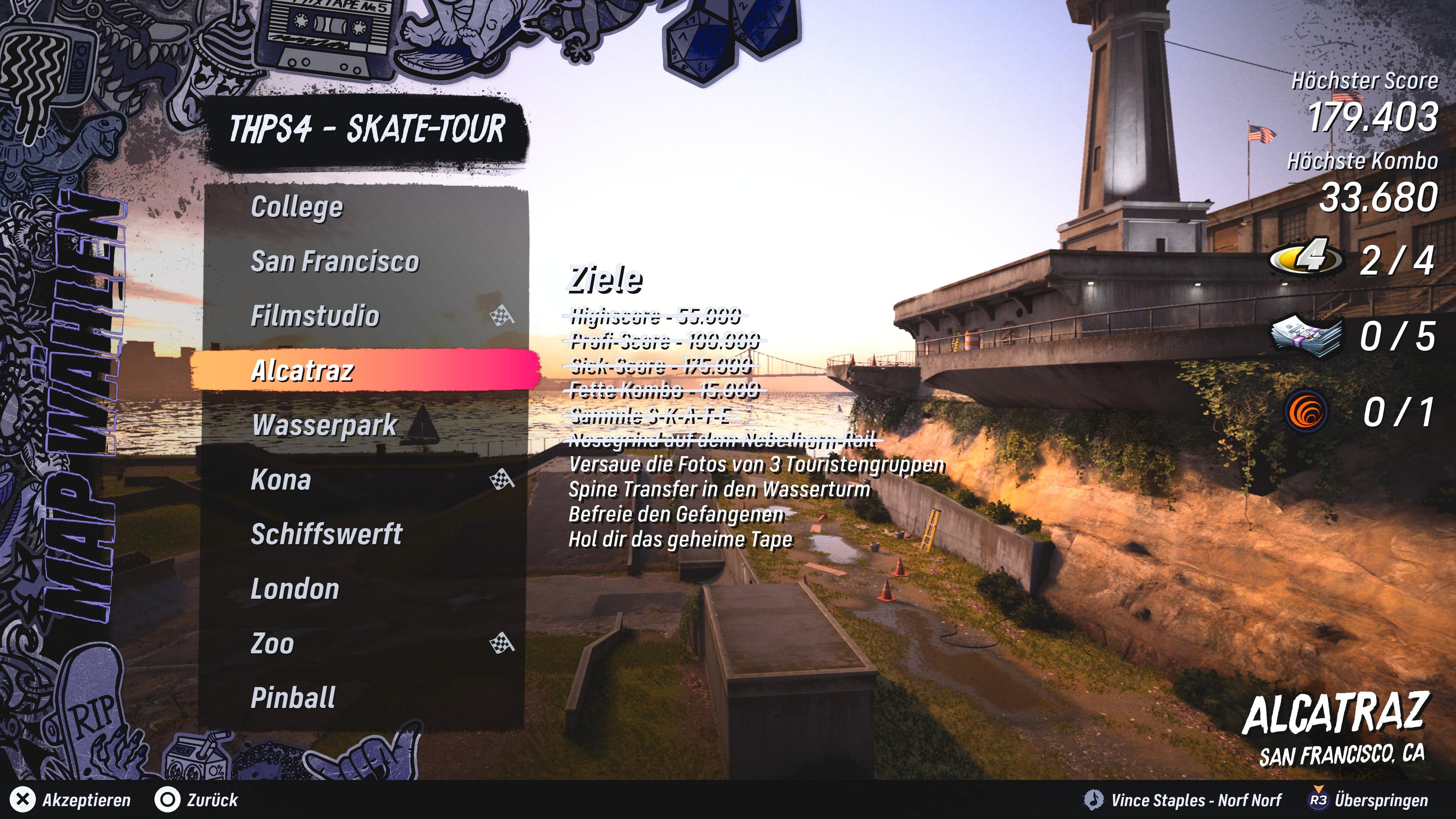Image resolution: width=1456 pixels, height=819 pixels.
Task: Click the race flag icon next to Kona
Action: tap(502, 480)
